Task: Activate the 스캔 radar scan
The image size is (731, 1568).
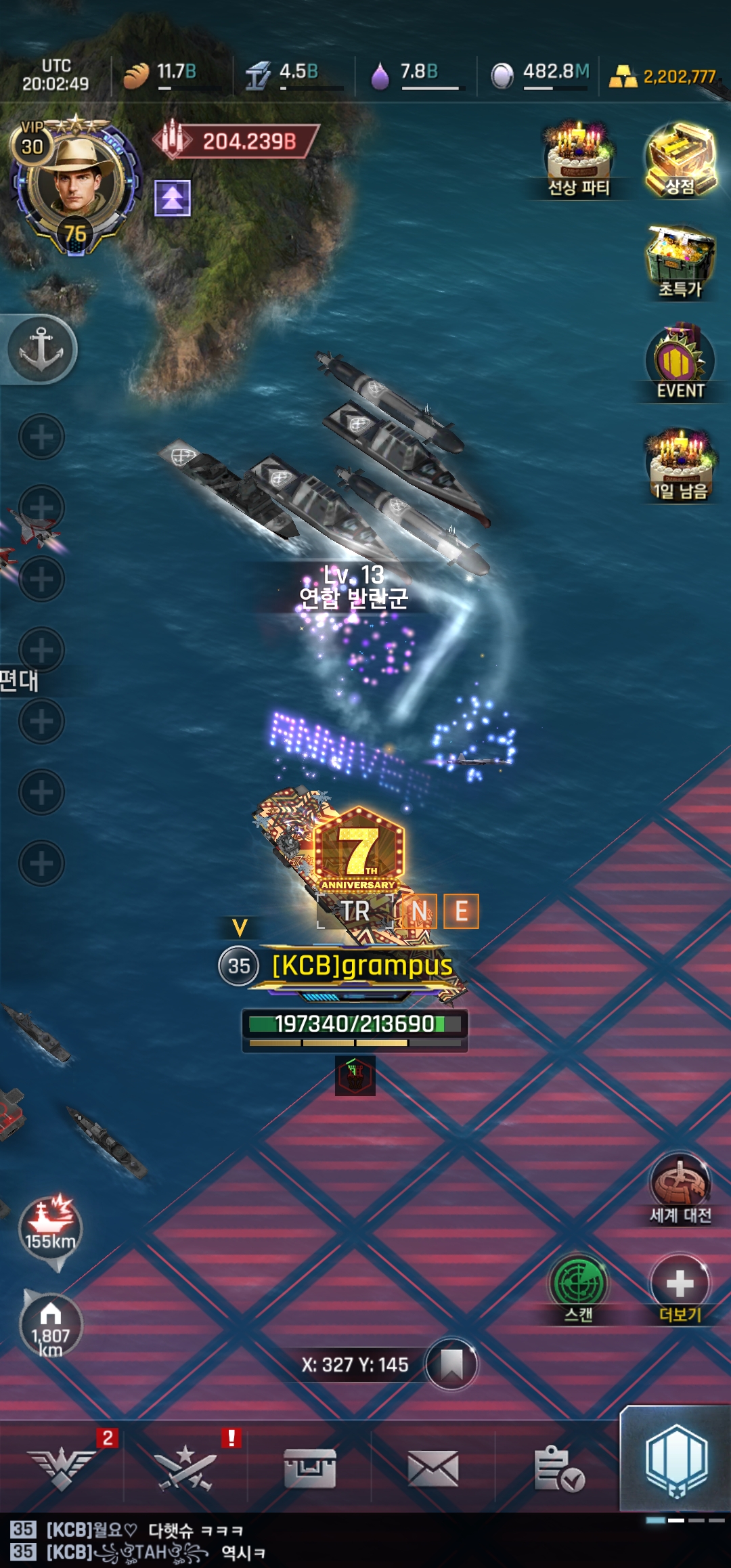Action: (579, 1286)
